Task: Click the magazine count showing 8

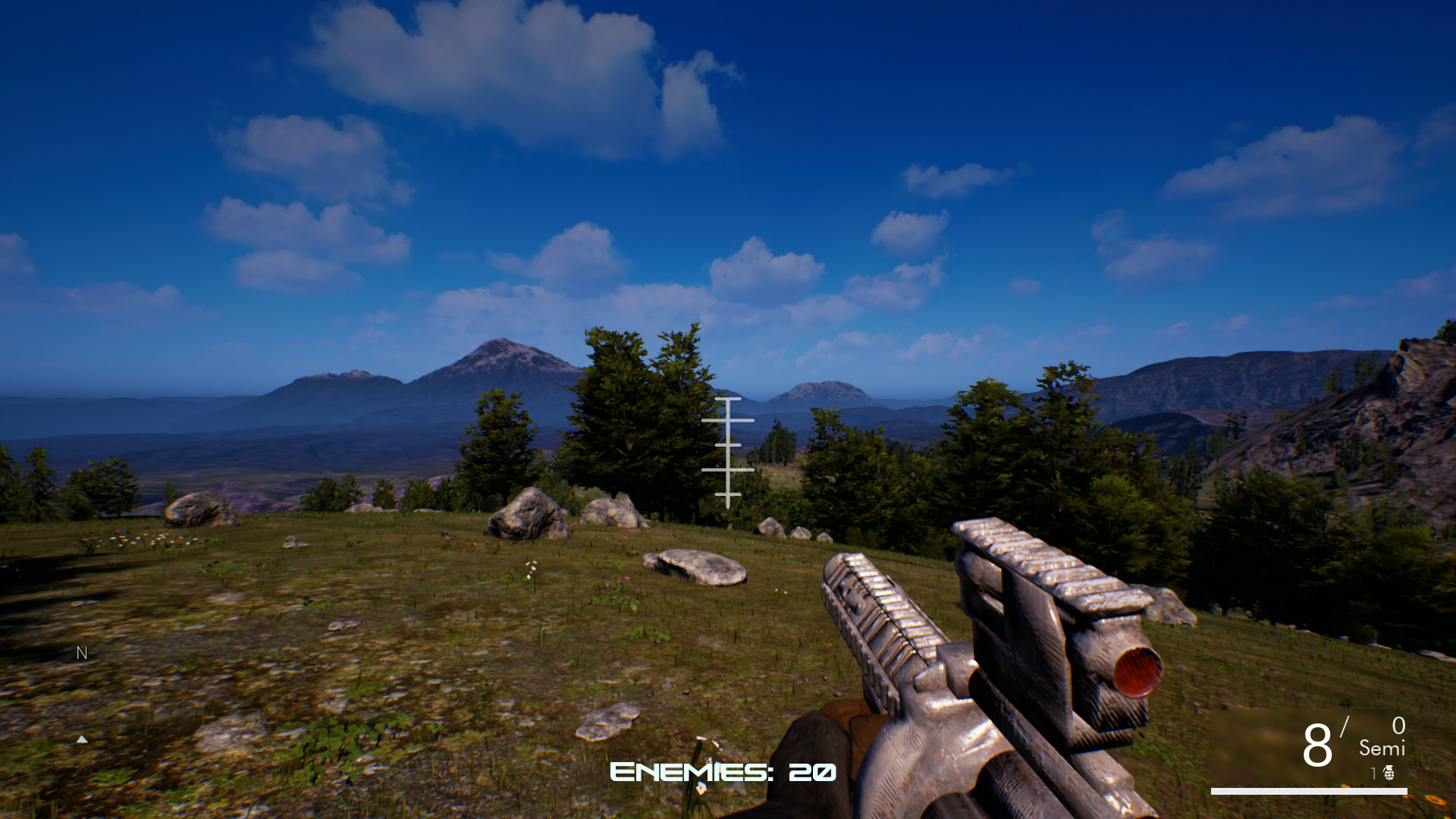Action: [1318, 745]
